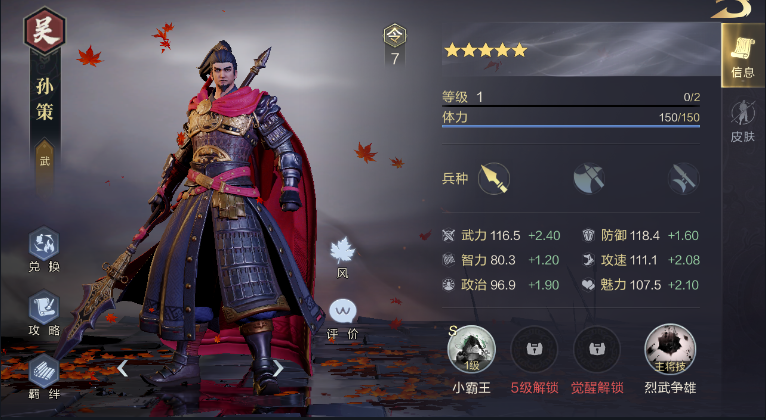Viewport: 766px width, 420px height.
Task: Show the next hero with right arrow
Action: click(x=278, y=368)
